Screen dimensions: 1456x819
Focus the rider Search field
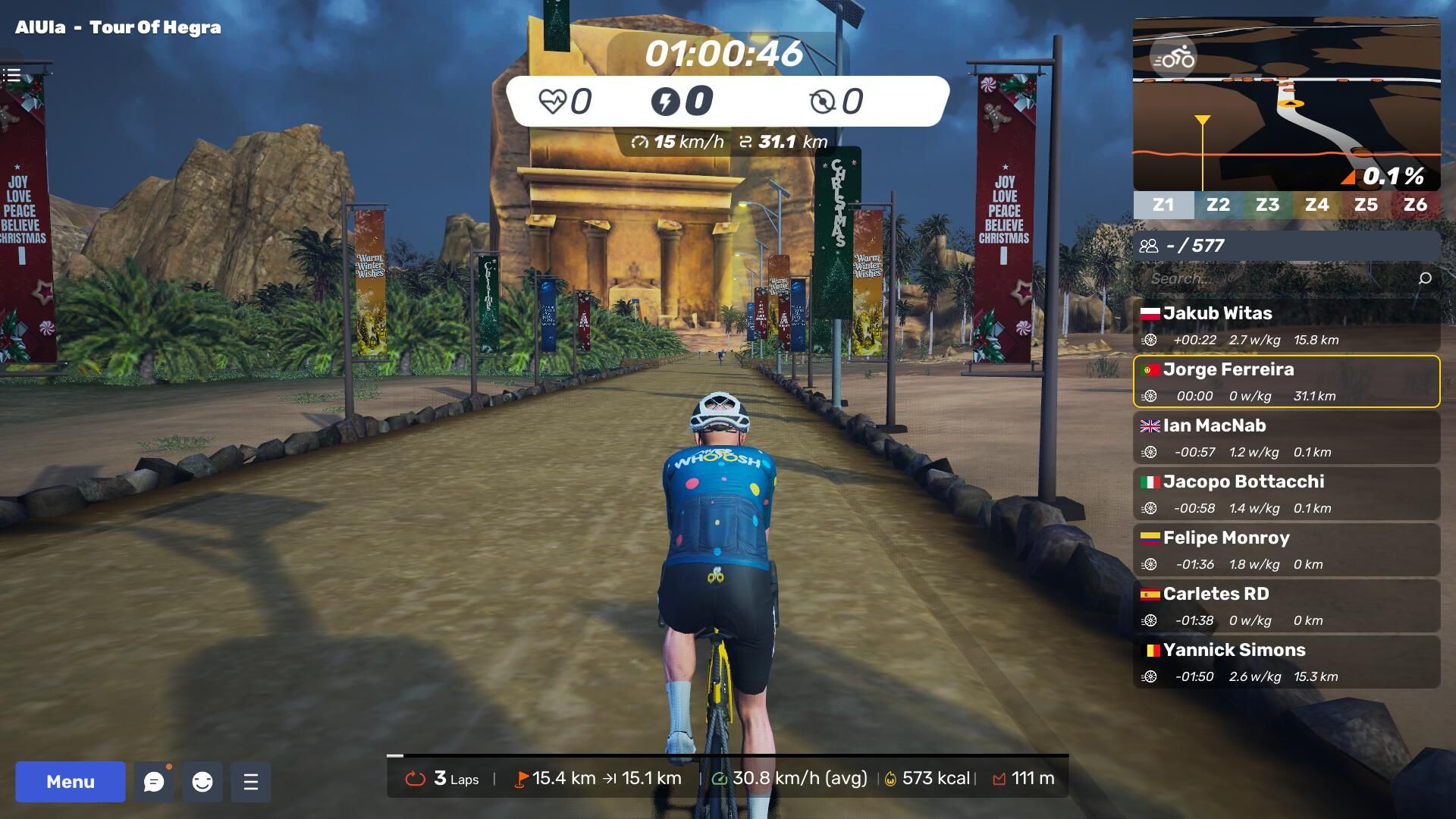[1274, 278]
